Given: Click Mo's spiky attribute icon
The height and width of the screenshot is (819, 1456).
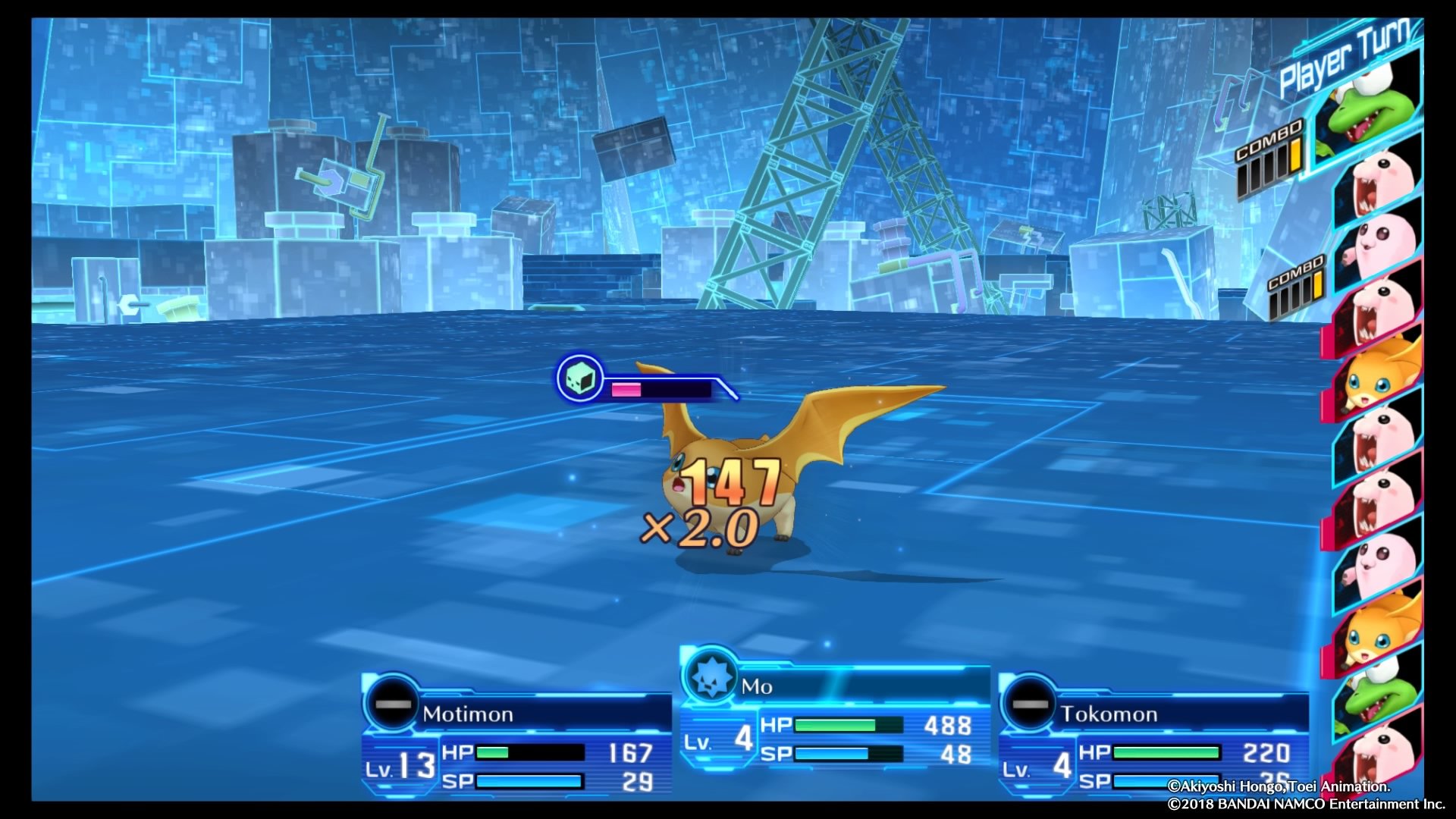Looking at the screenshot, I should click(x=711, y=676).
